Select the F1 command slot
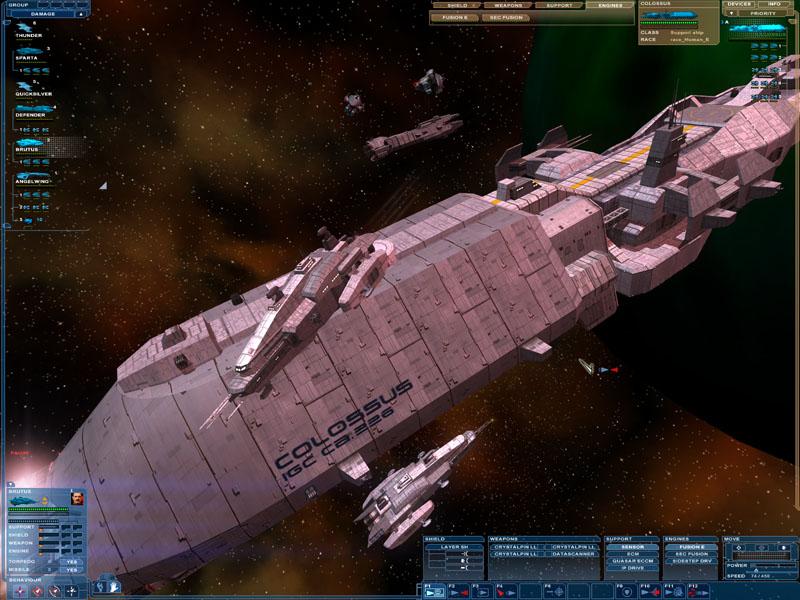Screen dimensions: 800x600 434,591
